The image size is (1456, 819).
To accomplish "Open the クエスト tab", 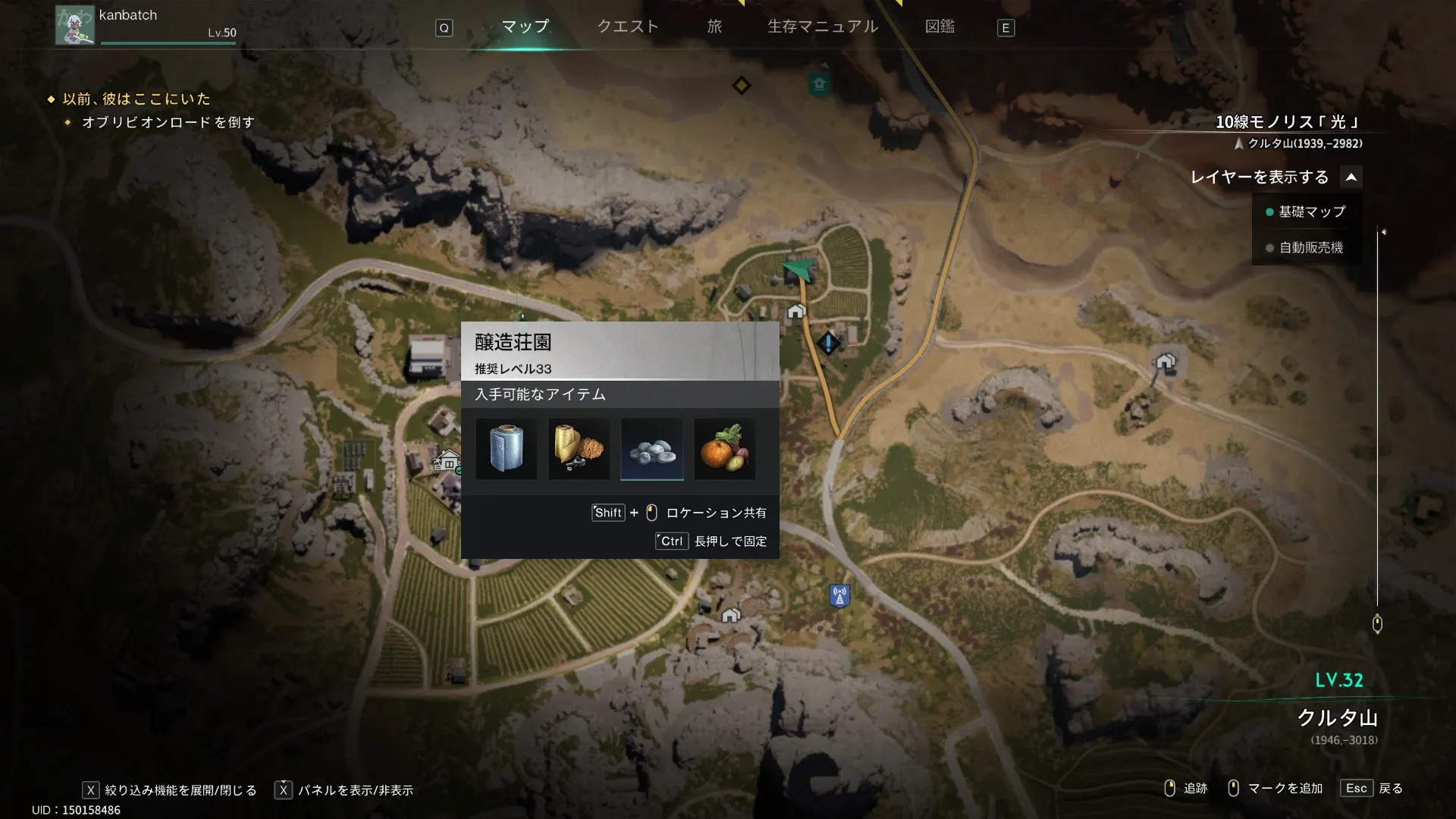I will coord(628,27).
